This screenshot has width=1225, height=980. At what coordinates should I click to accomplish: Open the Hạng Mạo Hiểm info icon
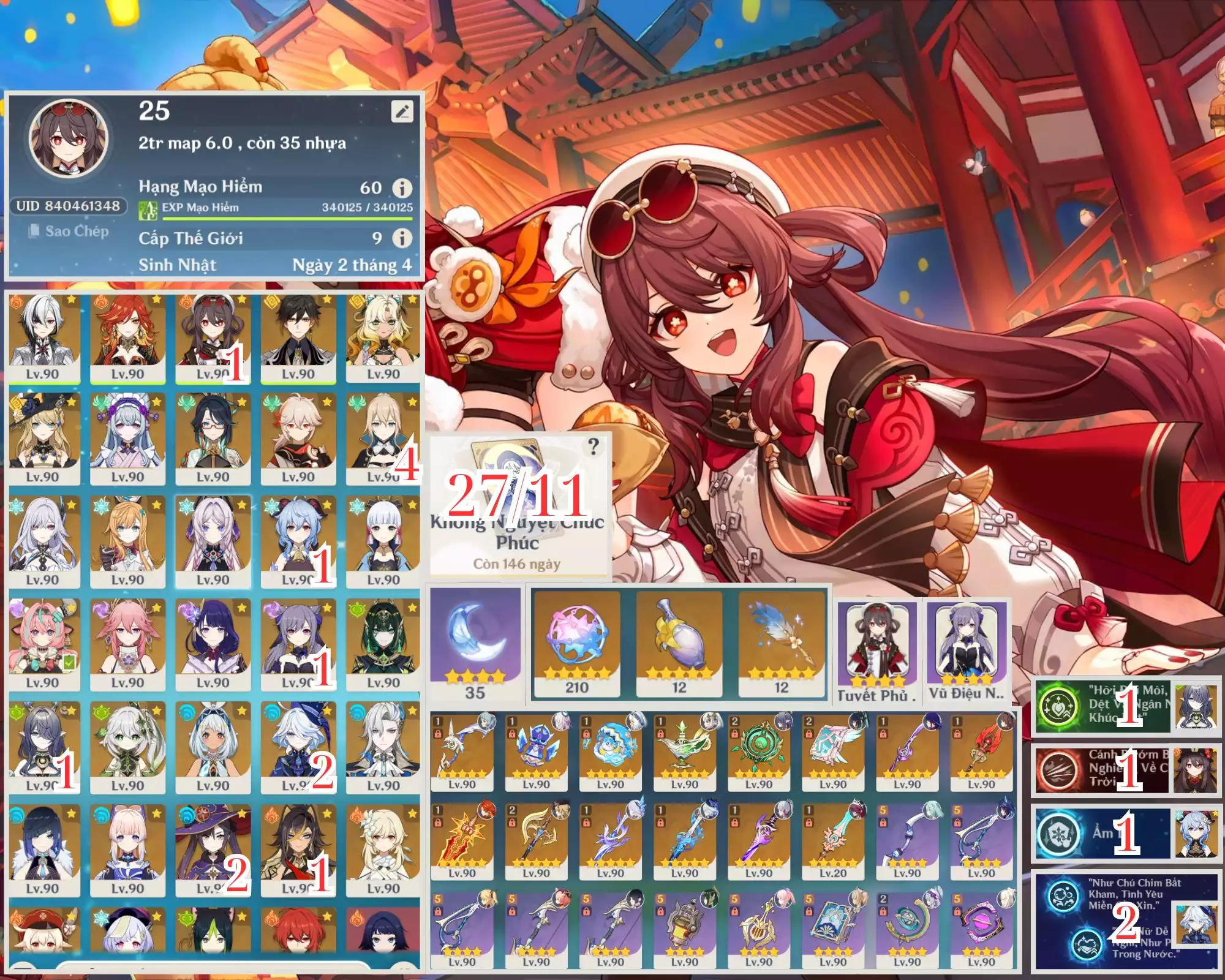pyautogui.click(x=402, y=187)
